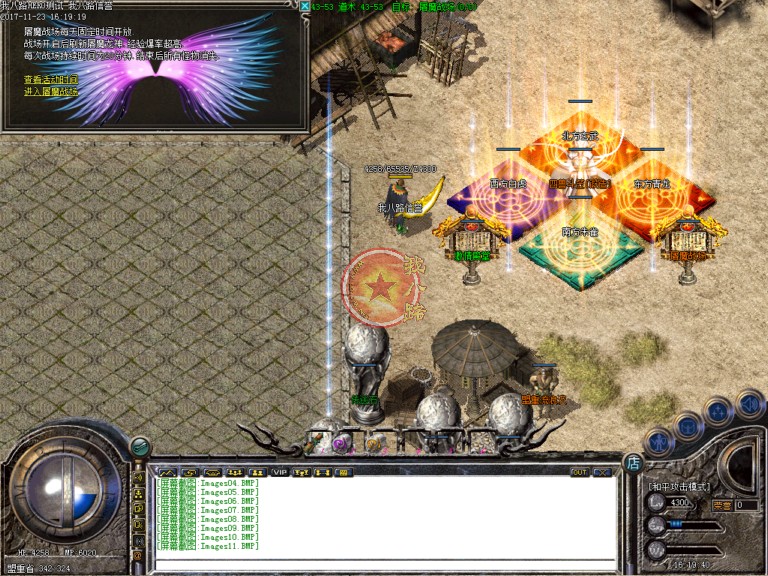
Task: Close the demon battlefield dialog
Action: [303, 6]
